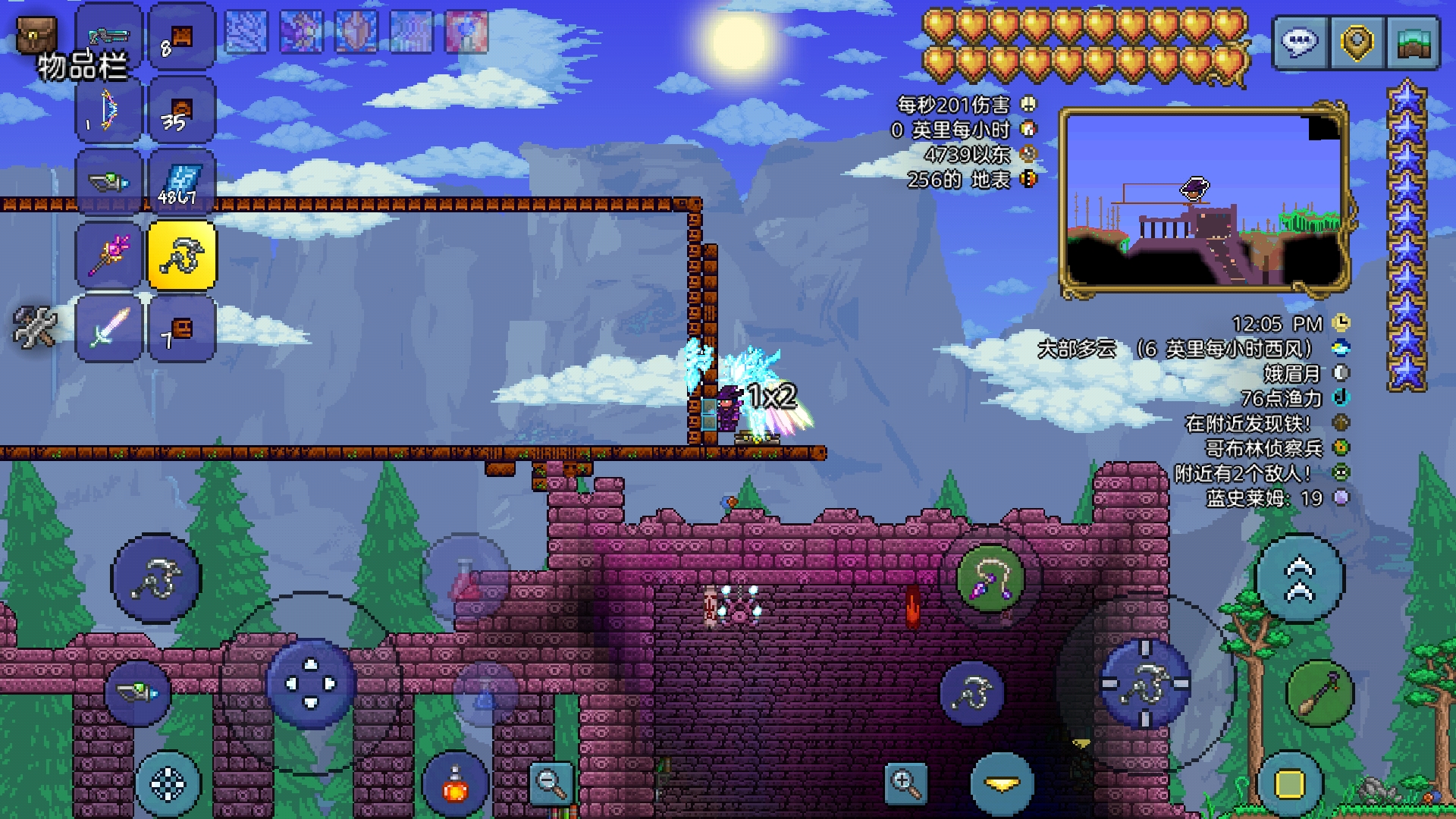Choose the sword hotbar slot

pyautogui.click(x=108, y=328)
